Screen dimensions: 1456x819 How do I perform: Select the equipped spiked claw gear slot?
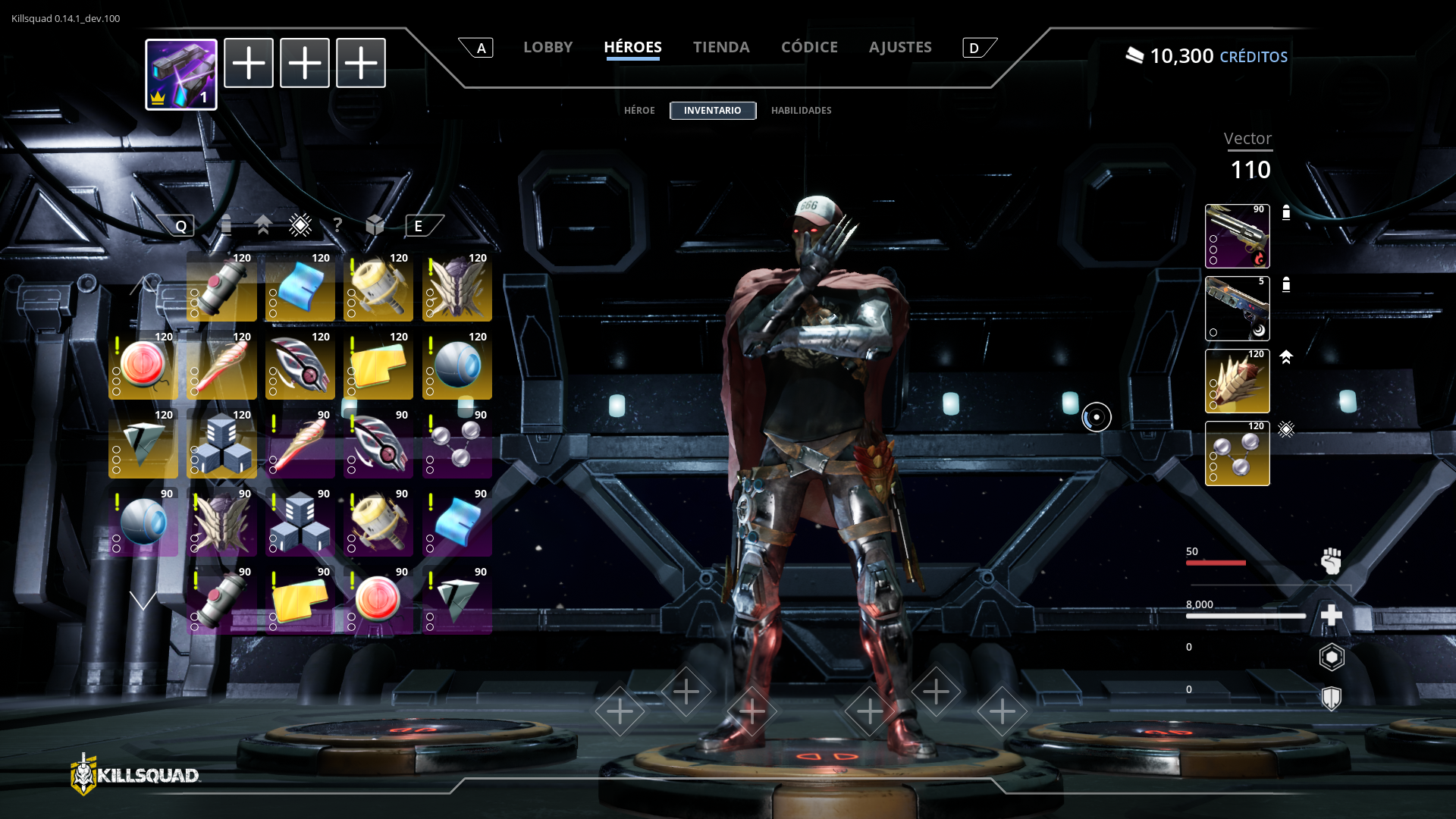[1237, 381]
